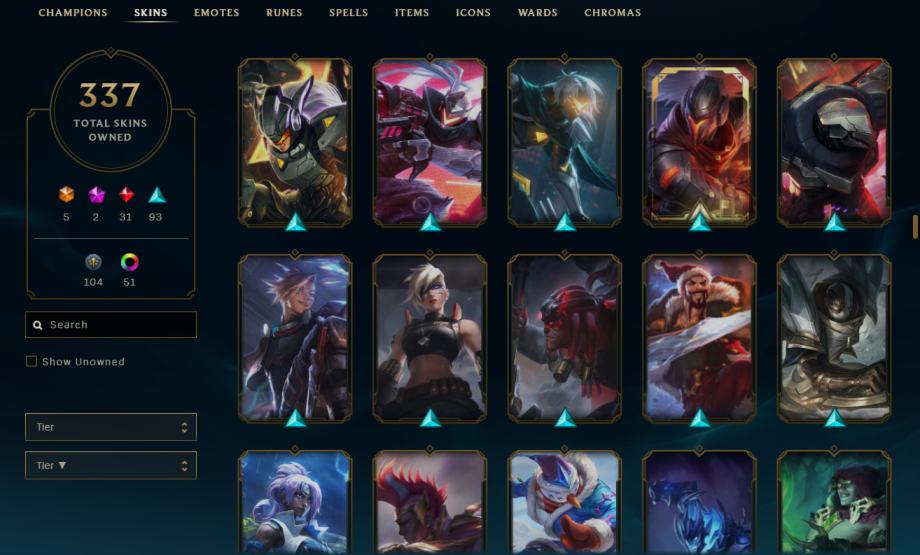
Task: Open the Emotes tab
Action: pos(217,13)
